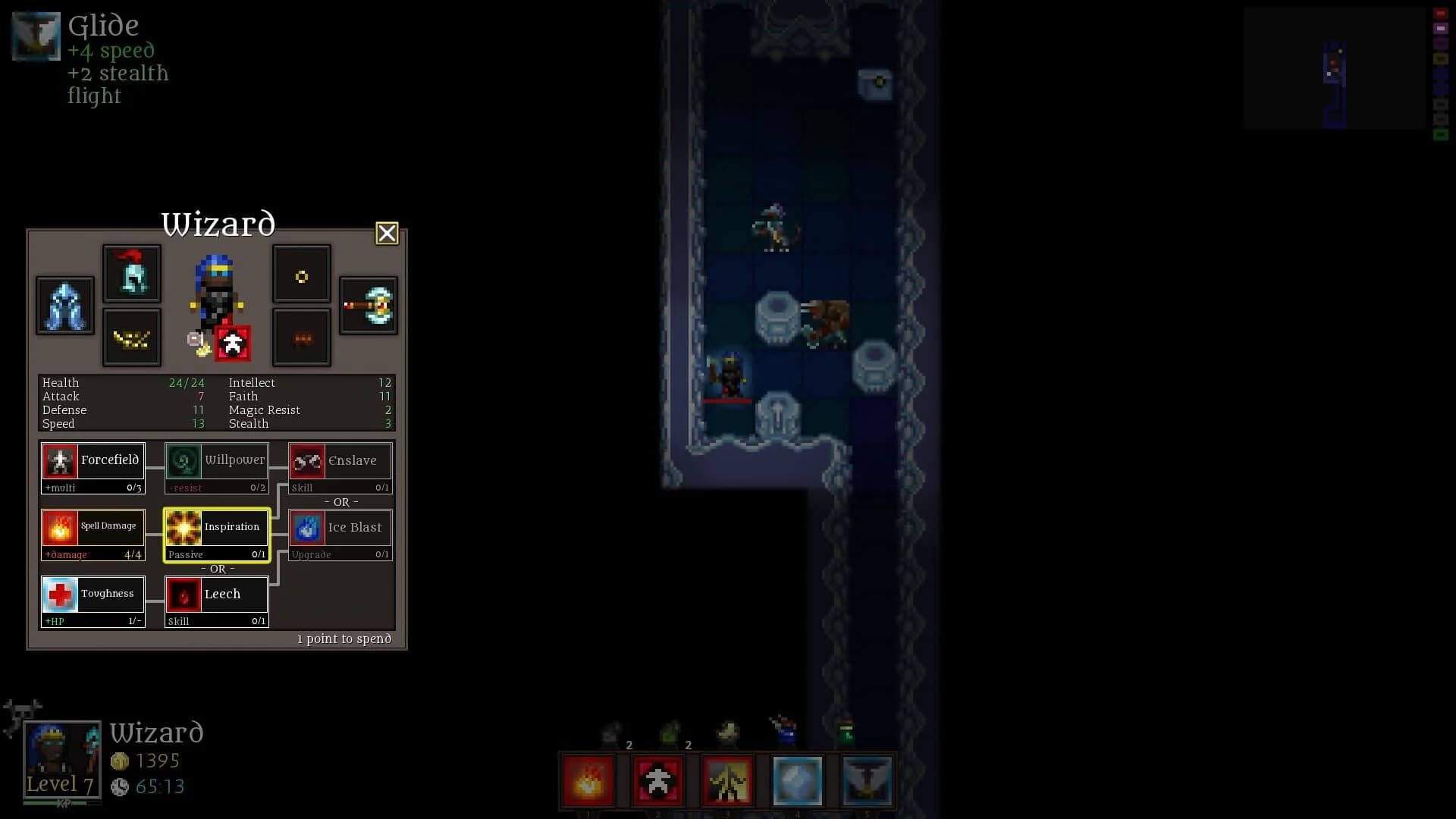The height and width of the screenshot is (819, 1456).
Task: Select the plumed helmet equipment slot
Action: coord(132,273)
